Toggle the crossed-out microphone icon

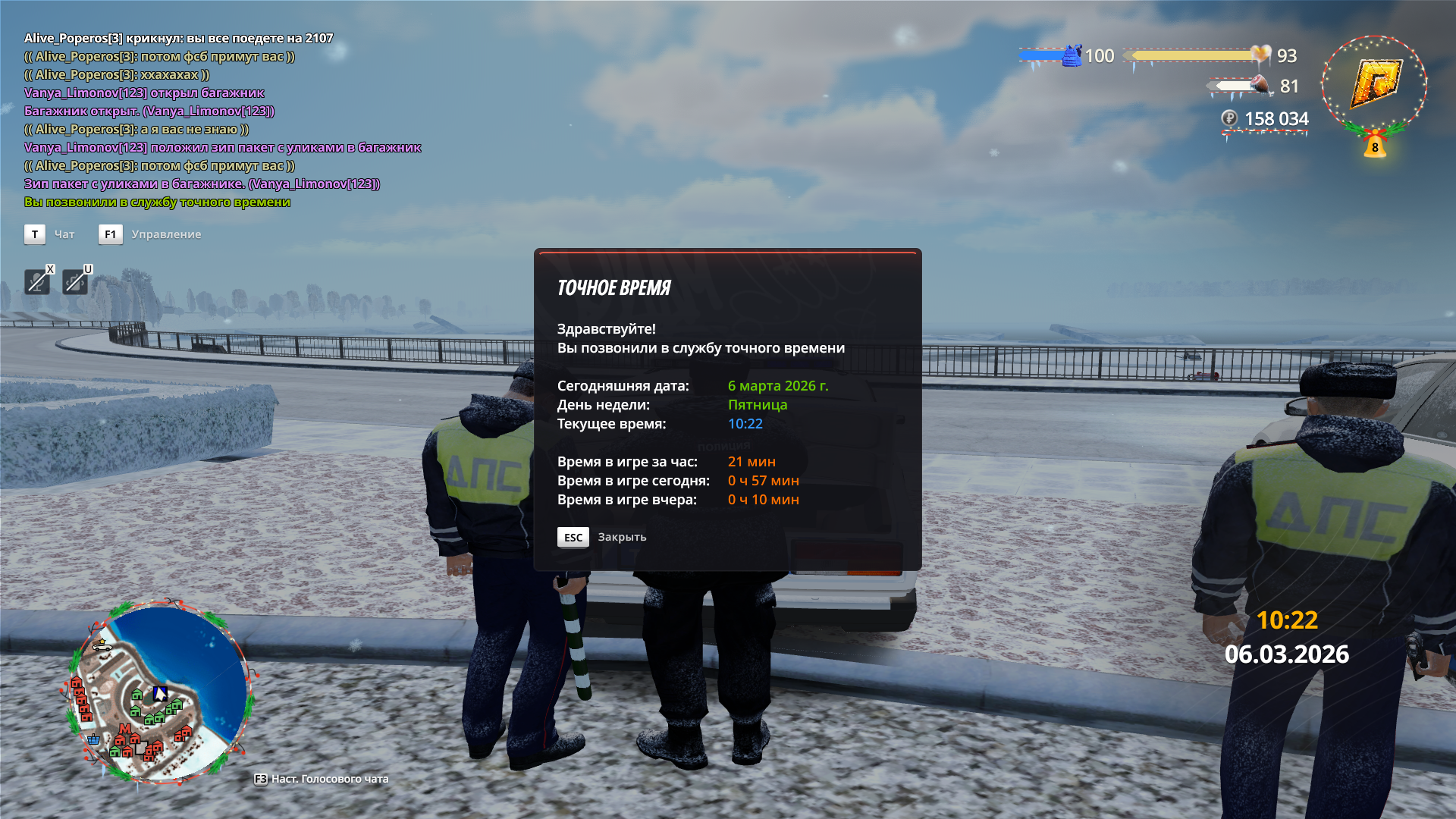pos(37,282)
